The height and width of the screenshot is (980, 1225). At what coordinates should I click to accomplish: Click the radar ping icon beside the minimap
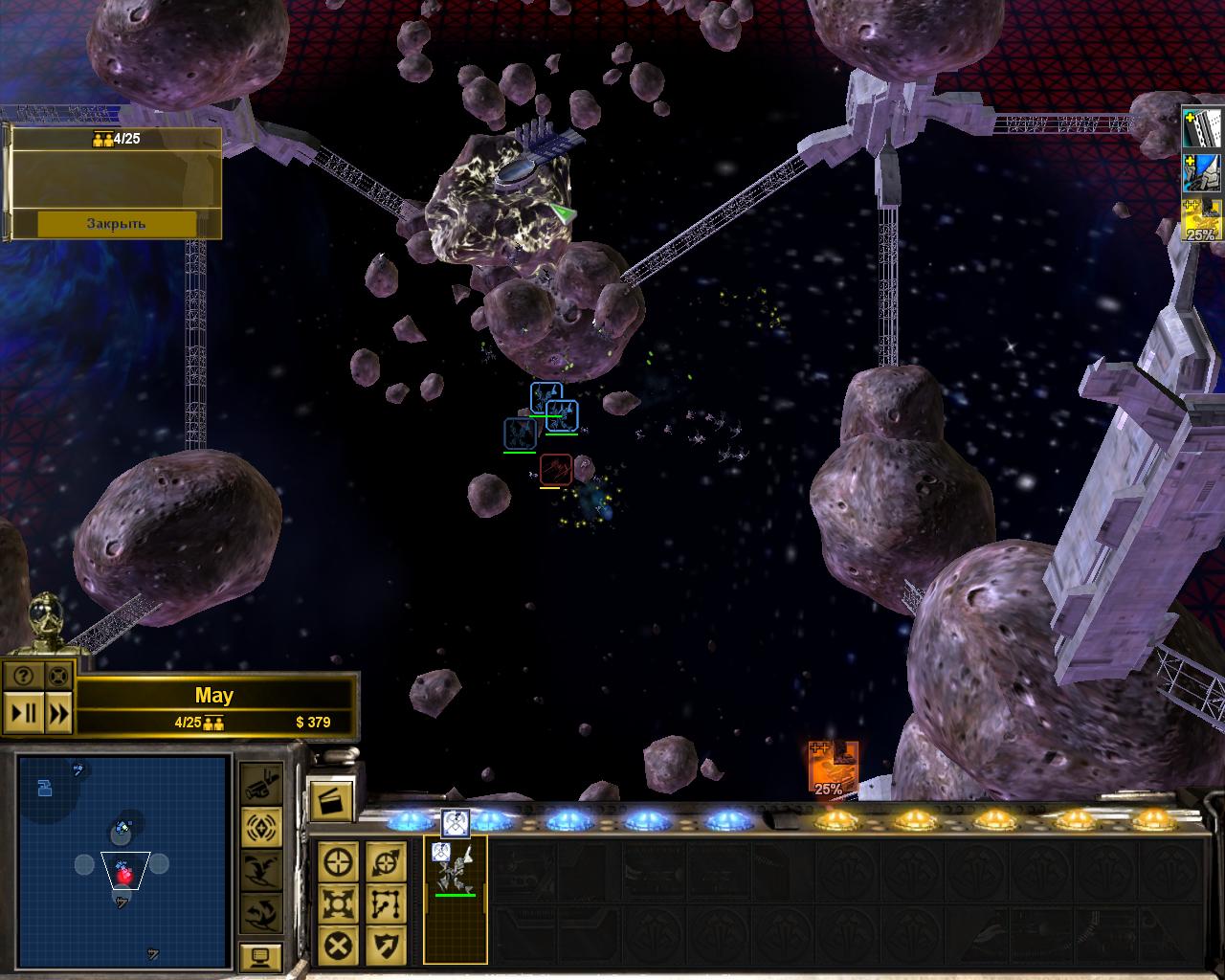260,825
